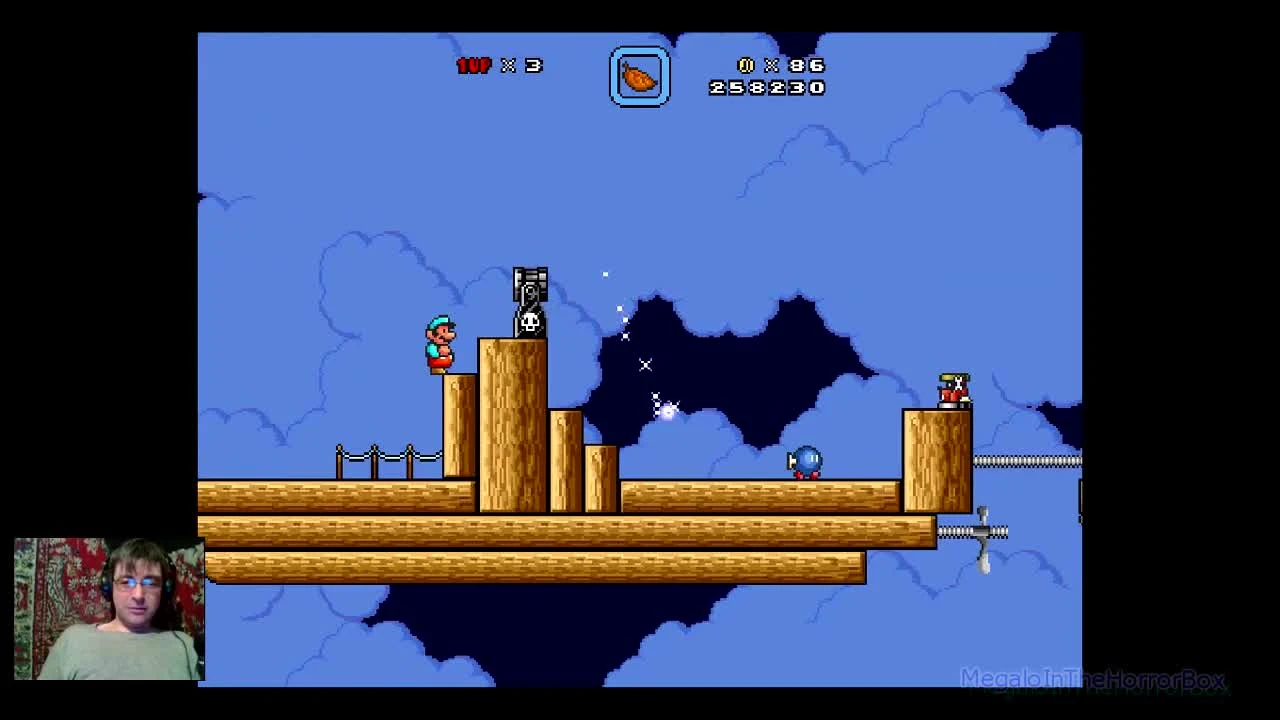Viewport: 1280px width, 720px height.
Task: Expand the horizontal rope on the right edge
Action: [x=1025, y=462]
